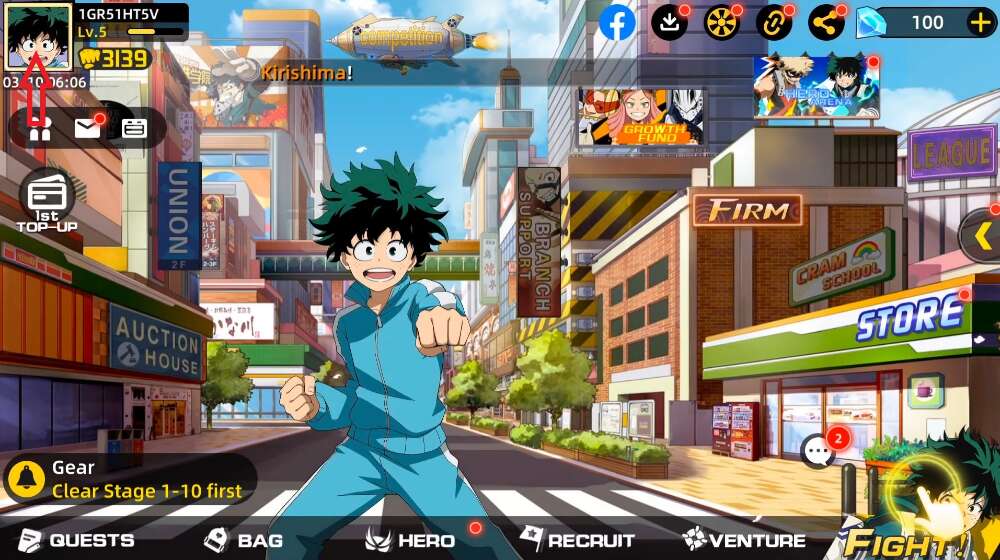The image size is (1000, 560).
Task: Open the Quests menu
Action: click(77, 541)
